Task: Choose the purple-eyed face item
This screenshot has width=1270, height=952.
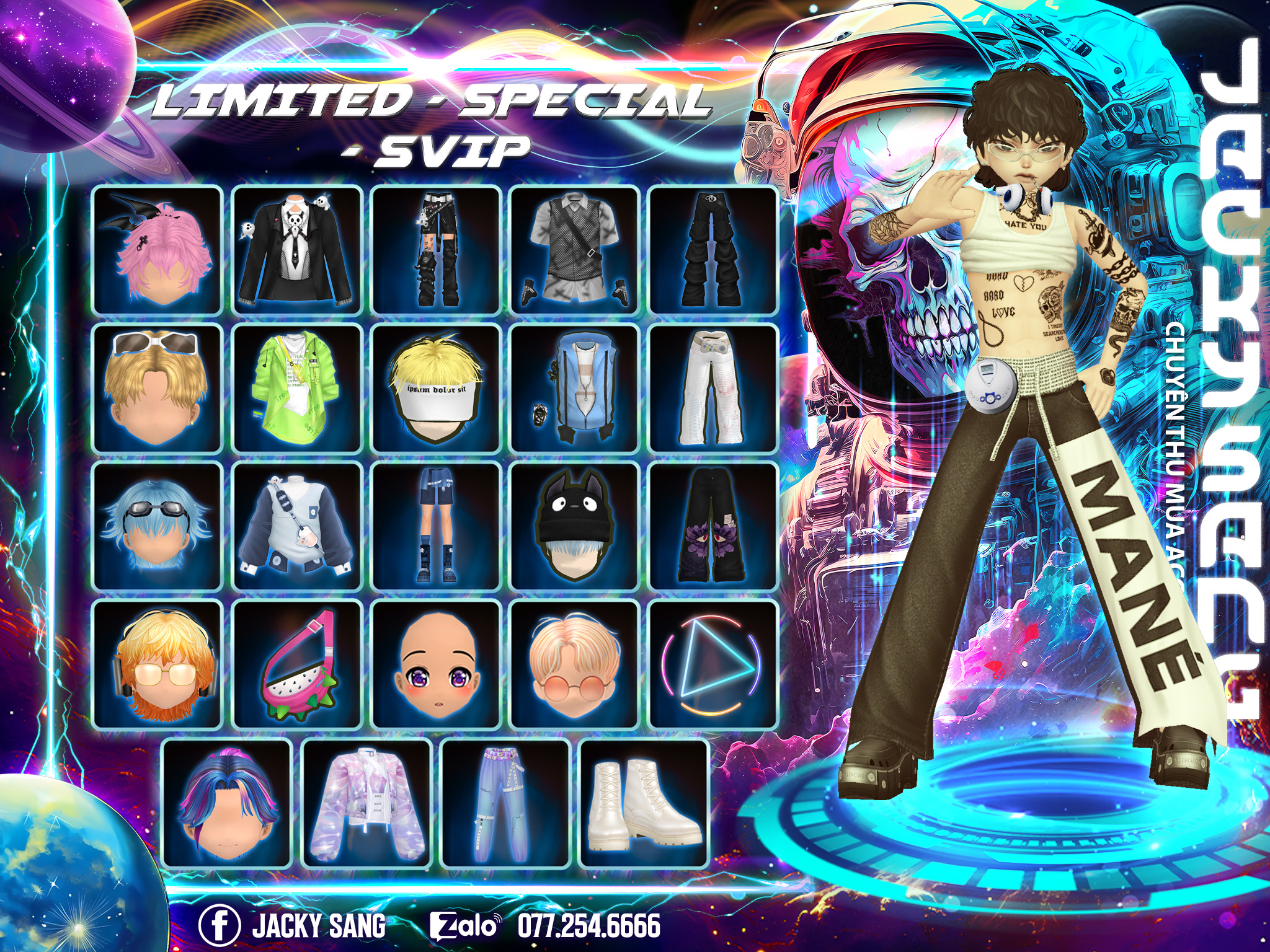Action: coord(435,664)
